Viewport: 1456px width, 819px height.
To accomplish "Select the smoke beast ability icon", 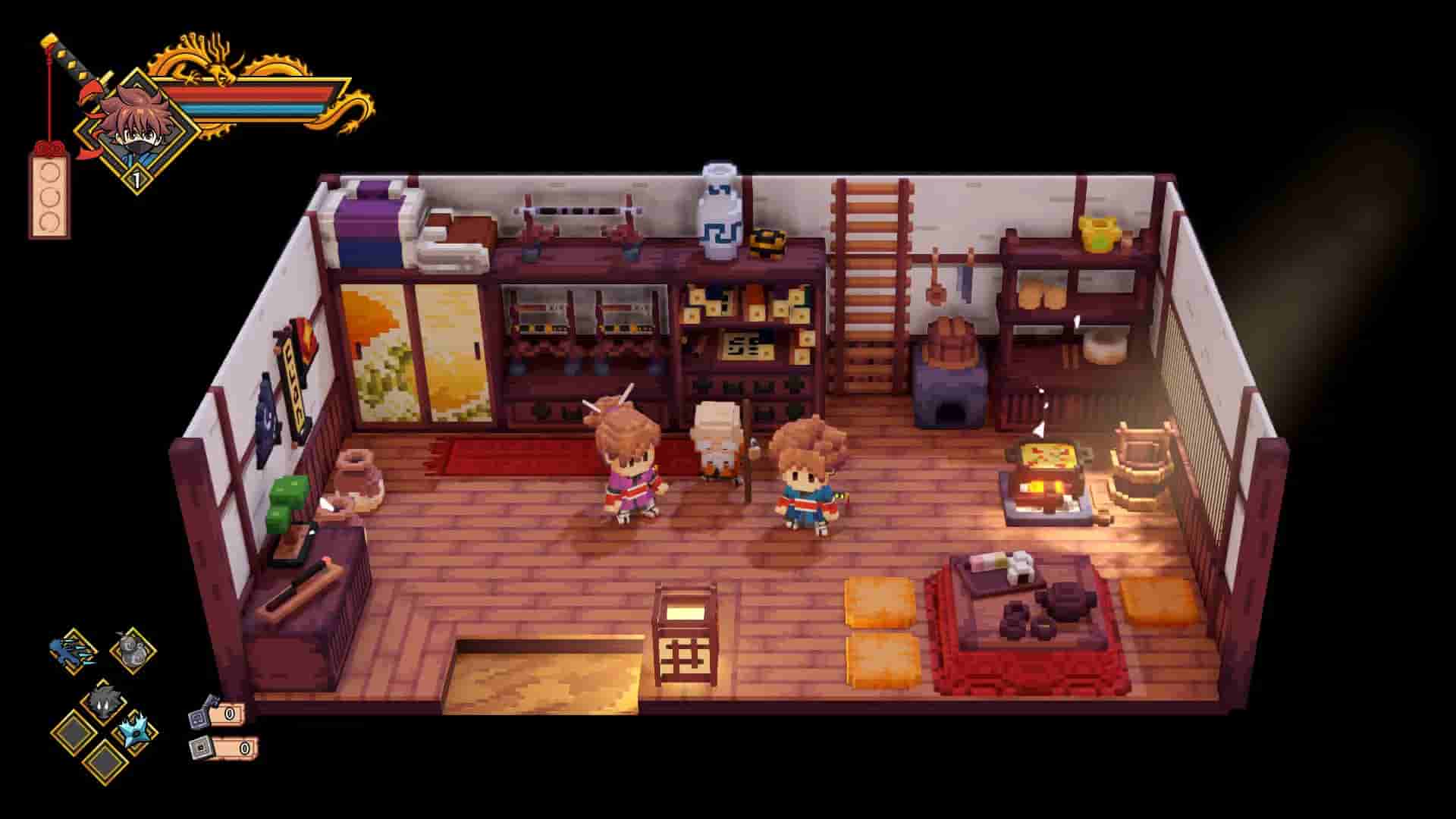I will (x=105, y=700).
